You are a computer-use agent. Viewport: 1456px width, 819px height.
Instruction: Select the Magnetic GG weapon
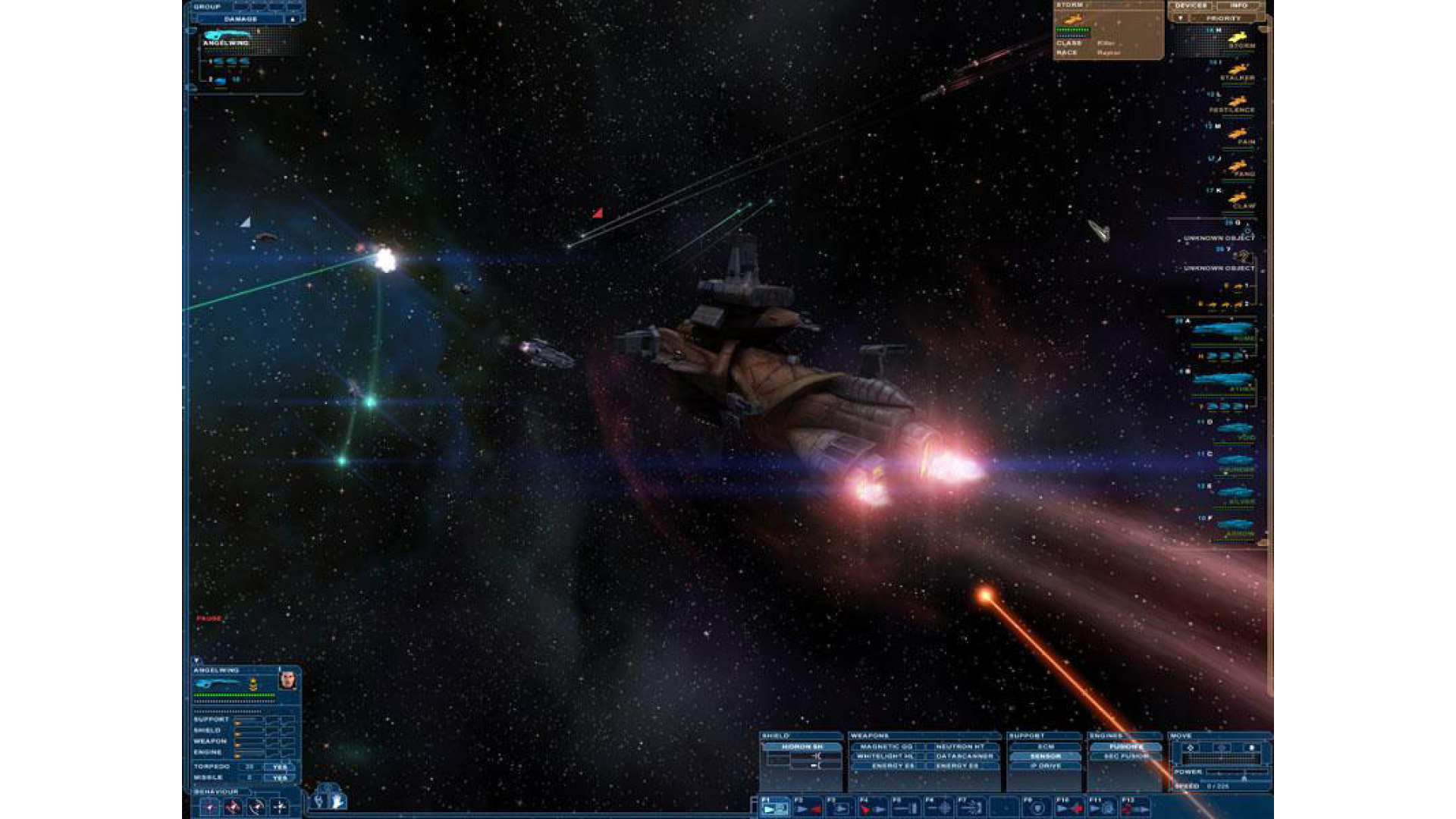(886, 747)
